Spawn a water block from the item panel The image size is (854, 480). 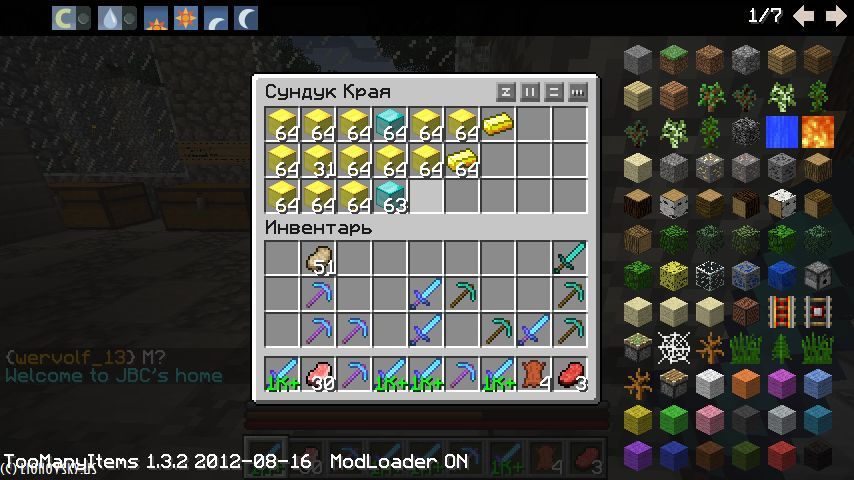pyautogui.click(x=780, y=132)
